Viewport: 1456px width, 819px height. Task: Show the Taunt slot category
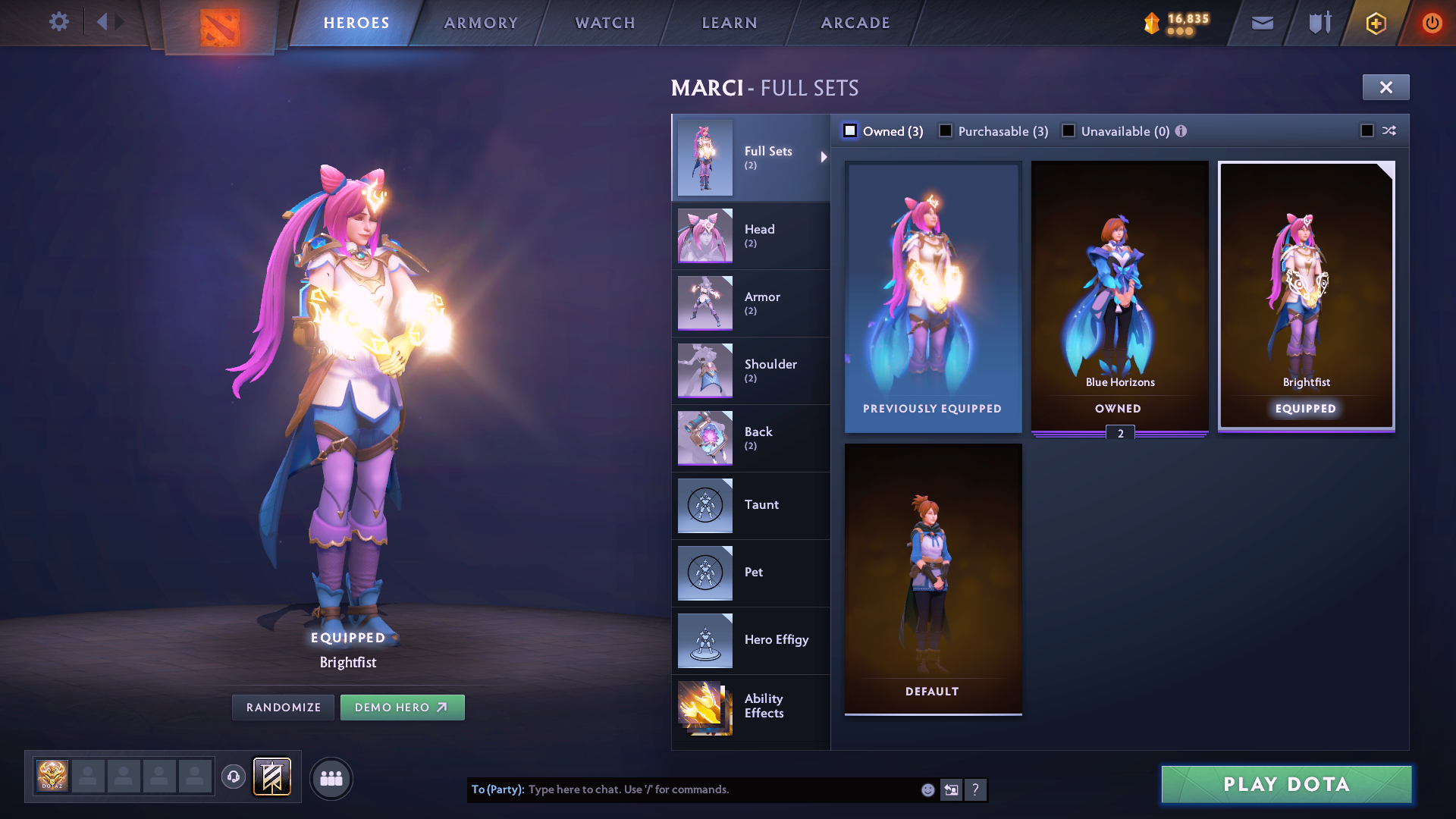[x=751, y=505]
